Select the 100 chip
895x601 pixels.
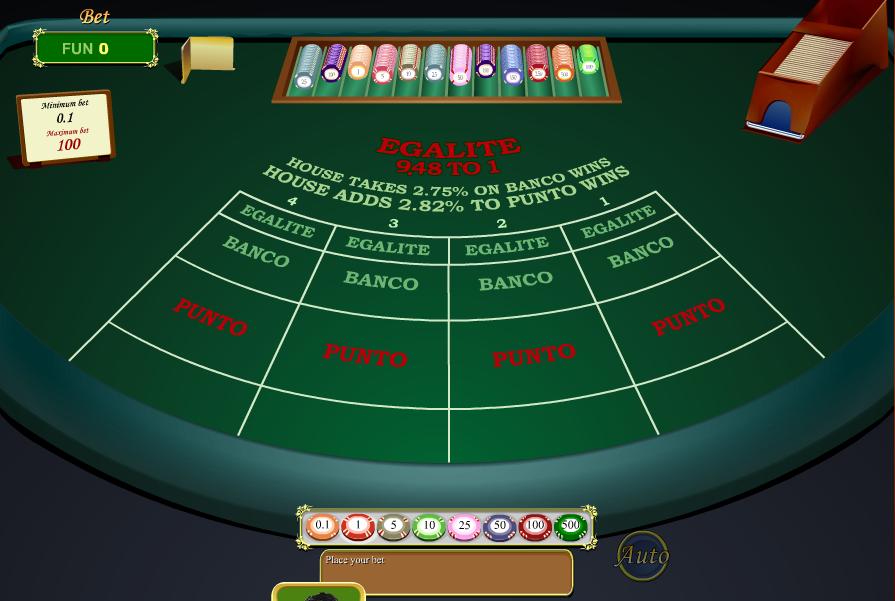click(x=535, y=525)
